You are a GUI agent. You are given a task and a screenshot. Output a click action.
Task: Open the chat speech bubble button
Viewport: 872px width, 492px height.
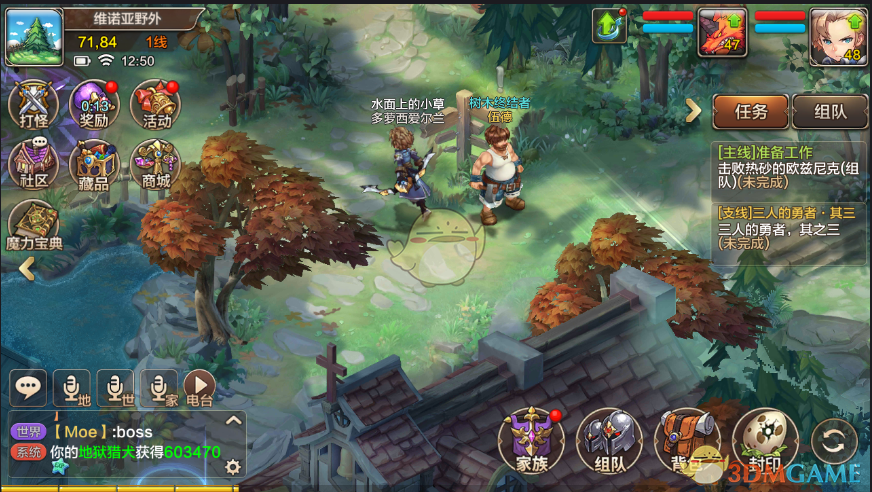tap(30, 387)
